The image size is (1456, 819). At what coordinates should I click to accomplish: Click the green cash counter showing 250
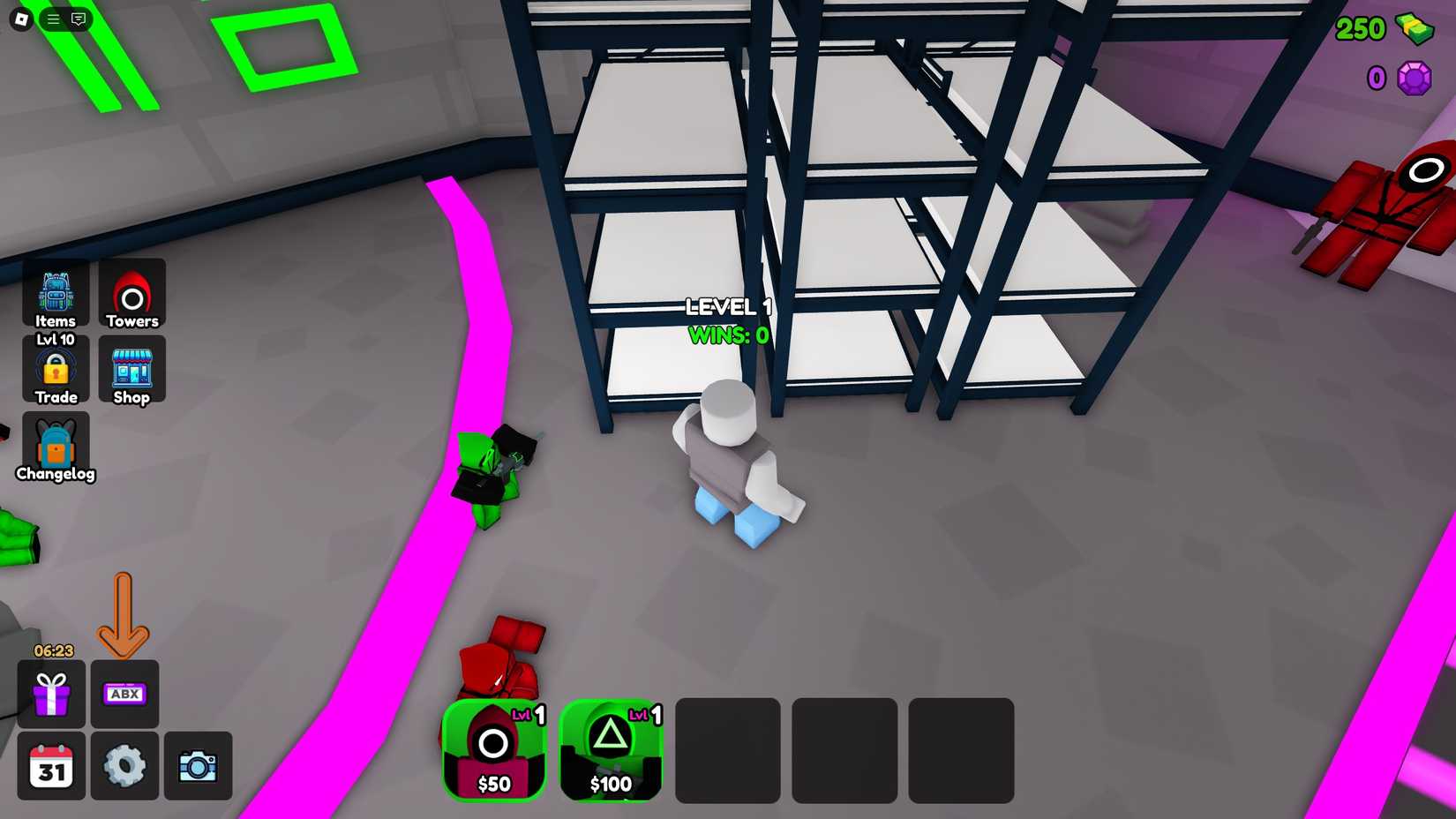pyautogui.click(x=1378, y=29)
